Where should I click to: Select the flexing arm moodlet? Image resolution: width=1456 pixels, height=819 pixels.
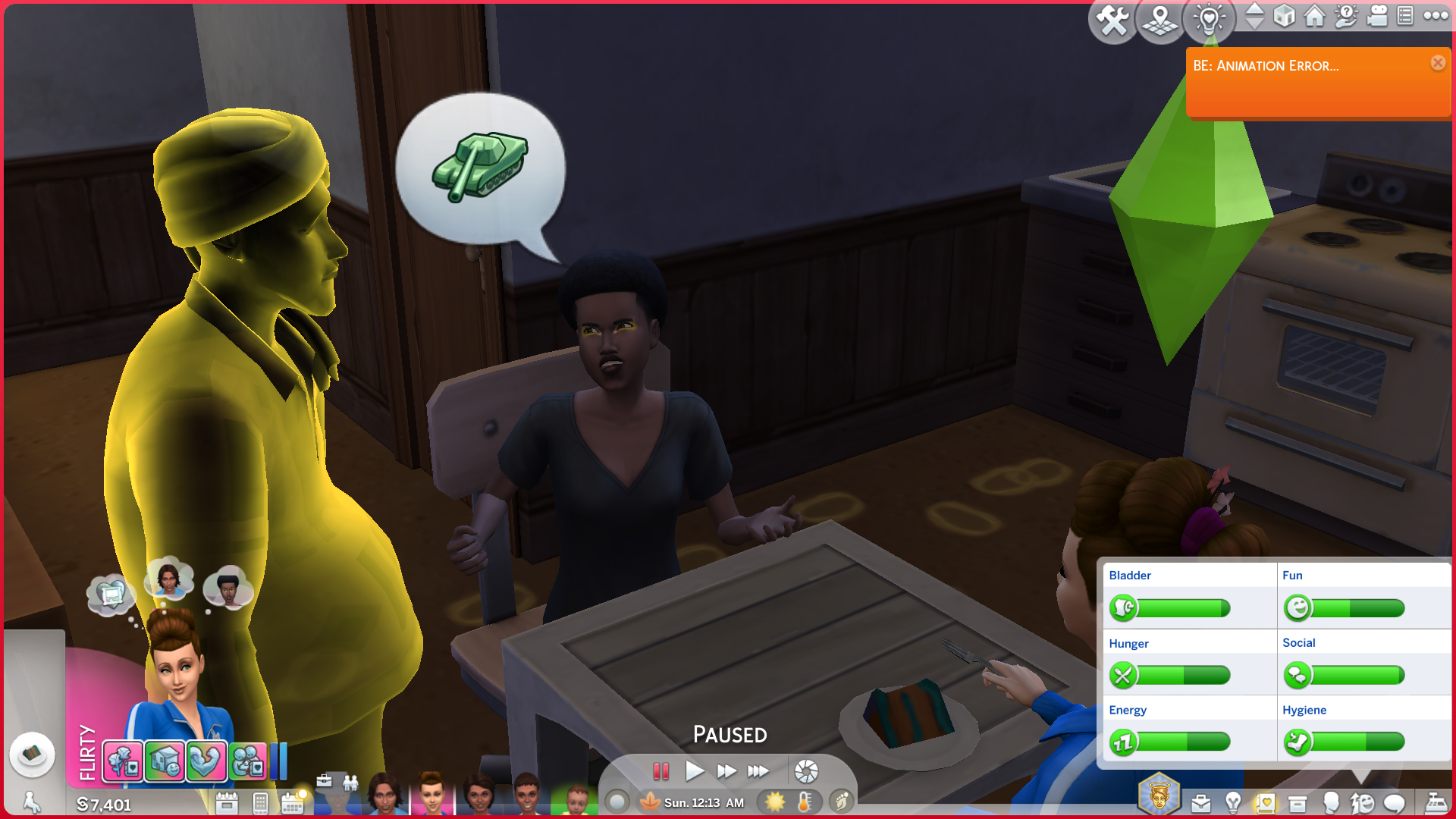pos(206,761)
